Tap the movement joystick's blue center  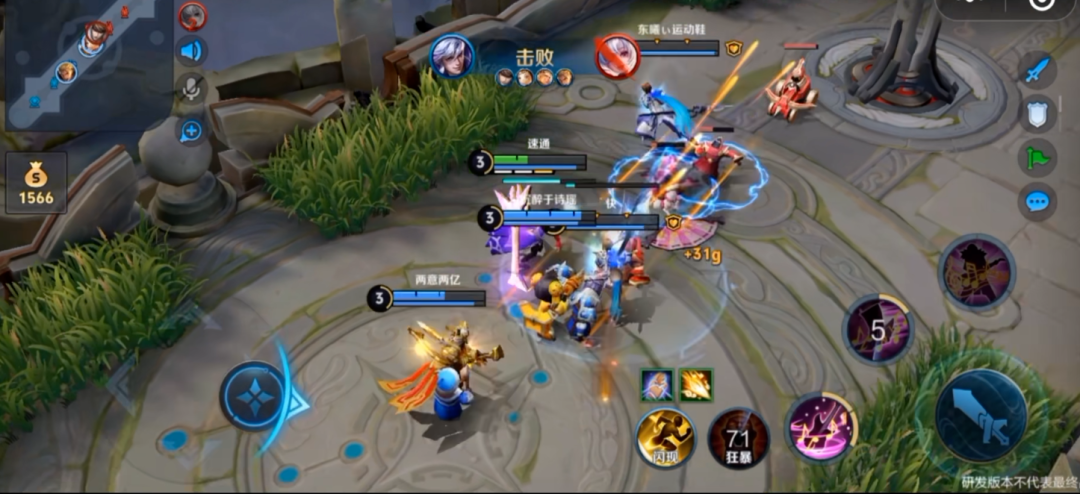tap(254, 397)
